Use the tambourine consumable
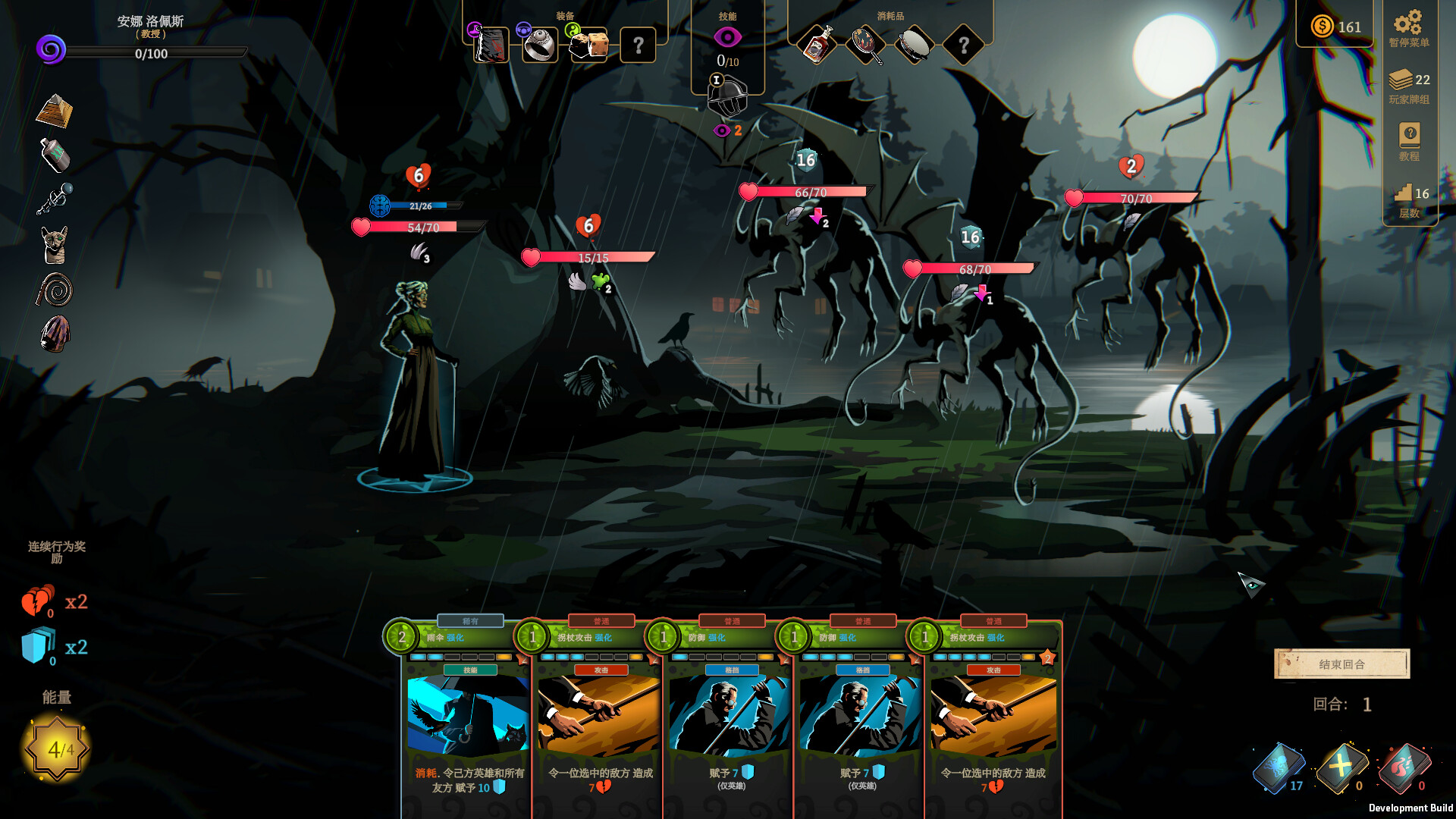The image size is (1456, 819). click(x=915, y=45)
